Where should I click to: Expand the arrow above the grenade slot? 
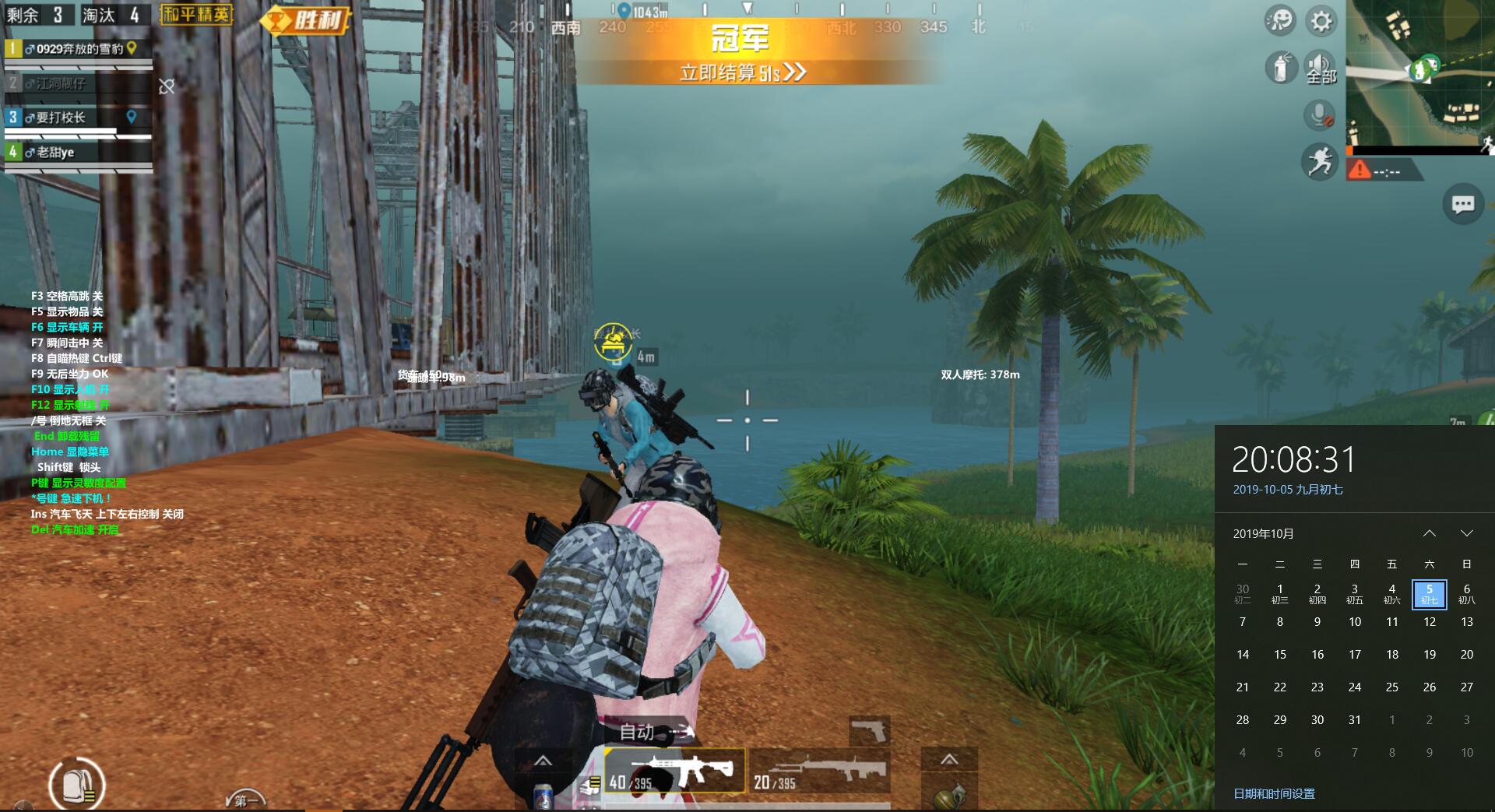point(949,759)
